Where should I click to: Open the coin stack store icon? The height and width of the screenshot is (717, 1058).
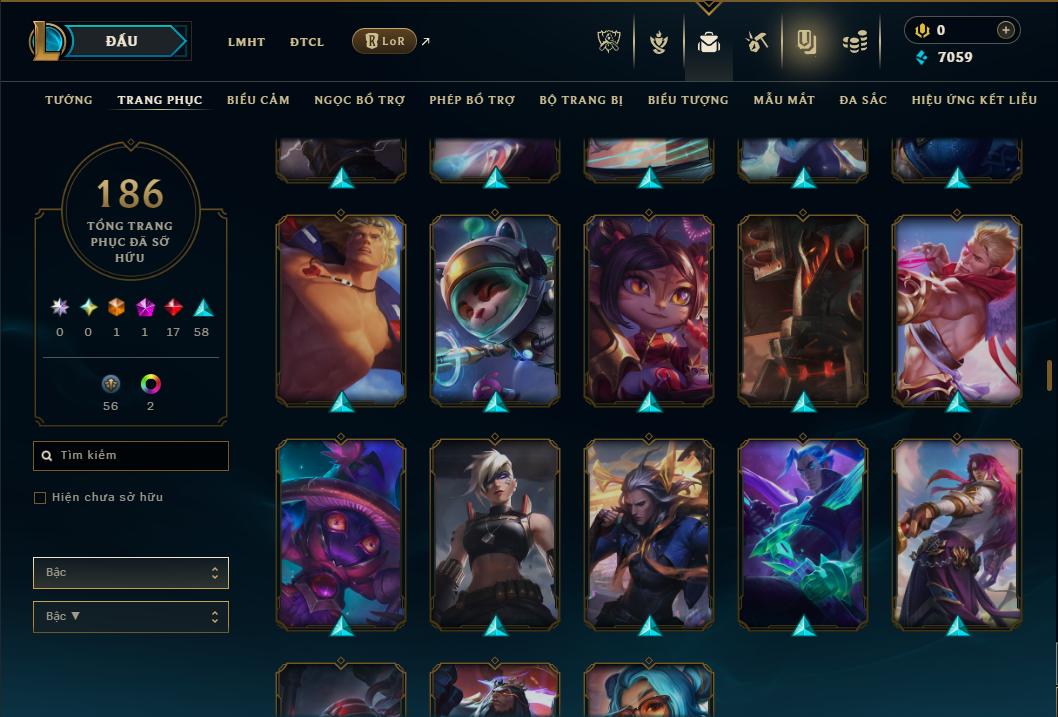point(854,42)
